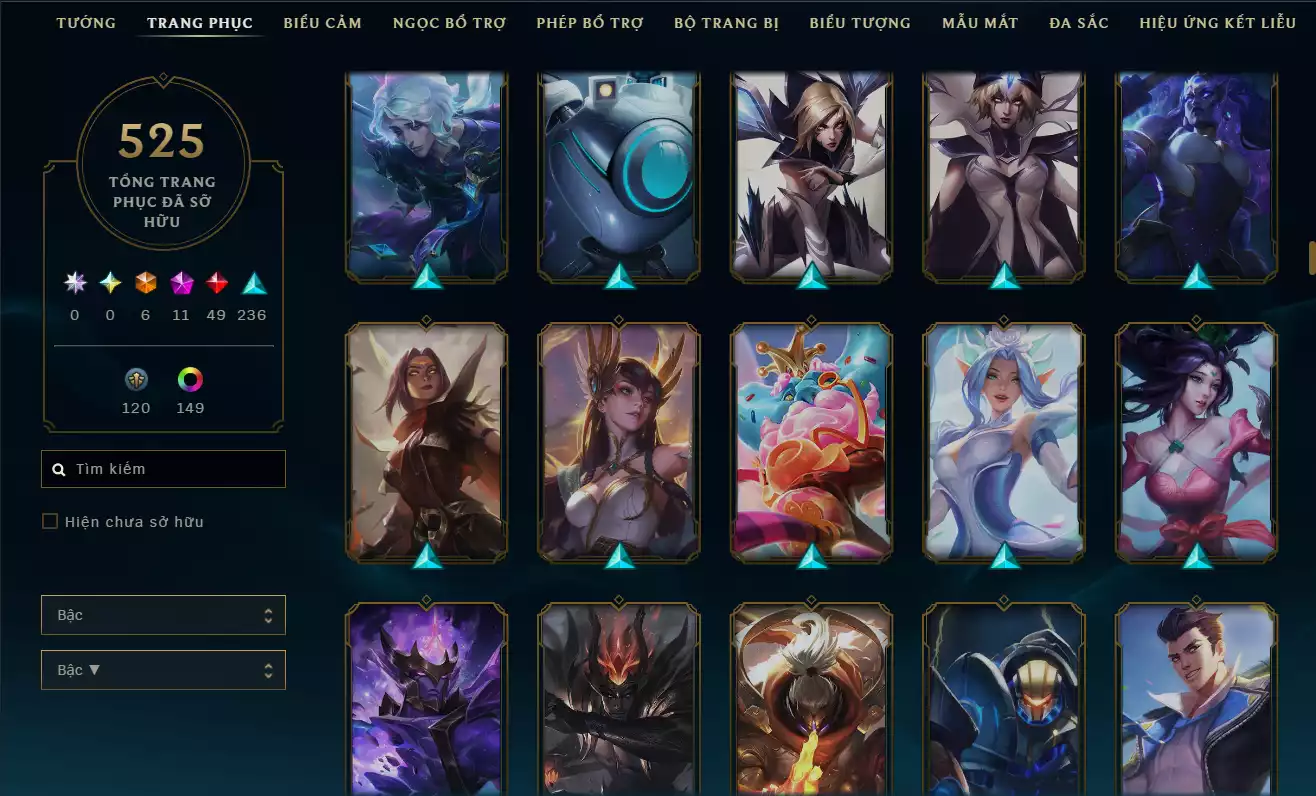
Task: Open the lower Bậc filter dropdown
Action: click(163, 670)
